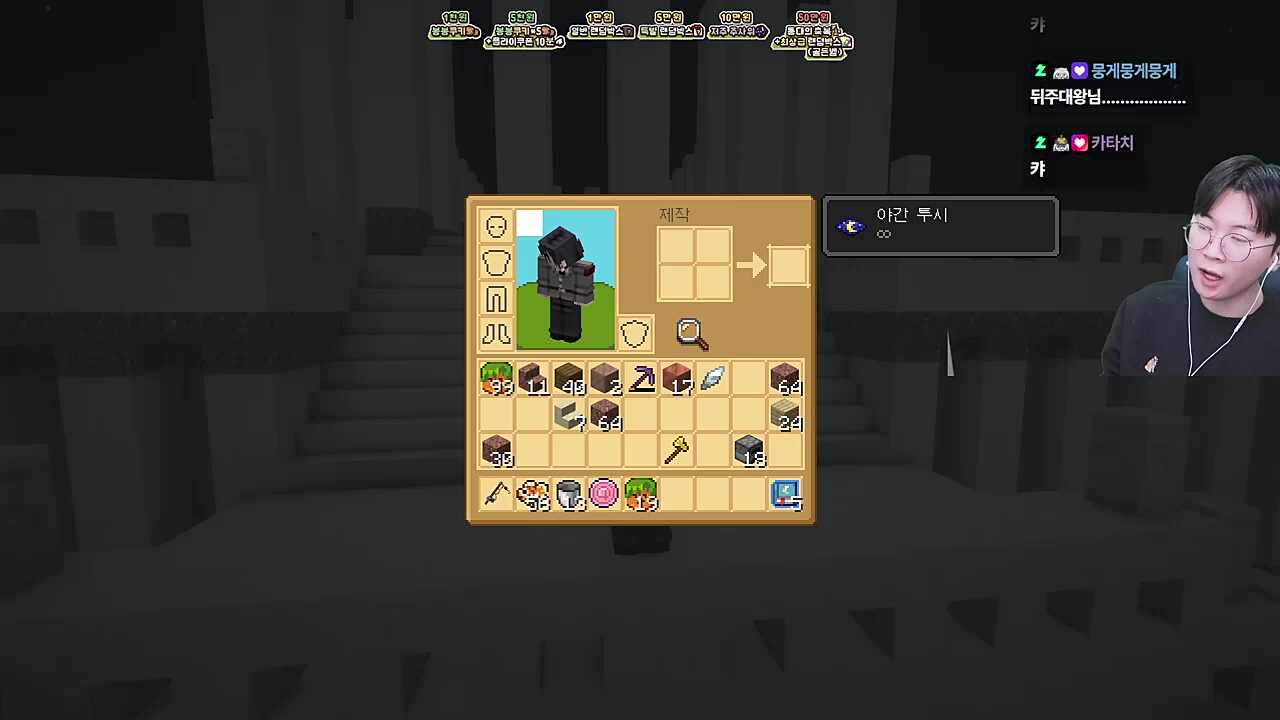This screenshot has height=720, width=1280.
Task: Select the purple pickaxe in inventory
Action: [641, 379]
